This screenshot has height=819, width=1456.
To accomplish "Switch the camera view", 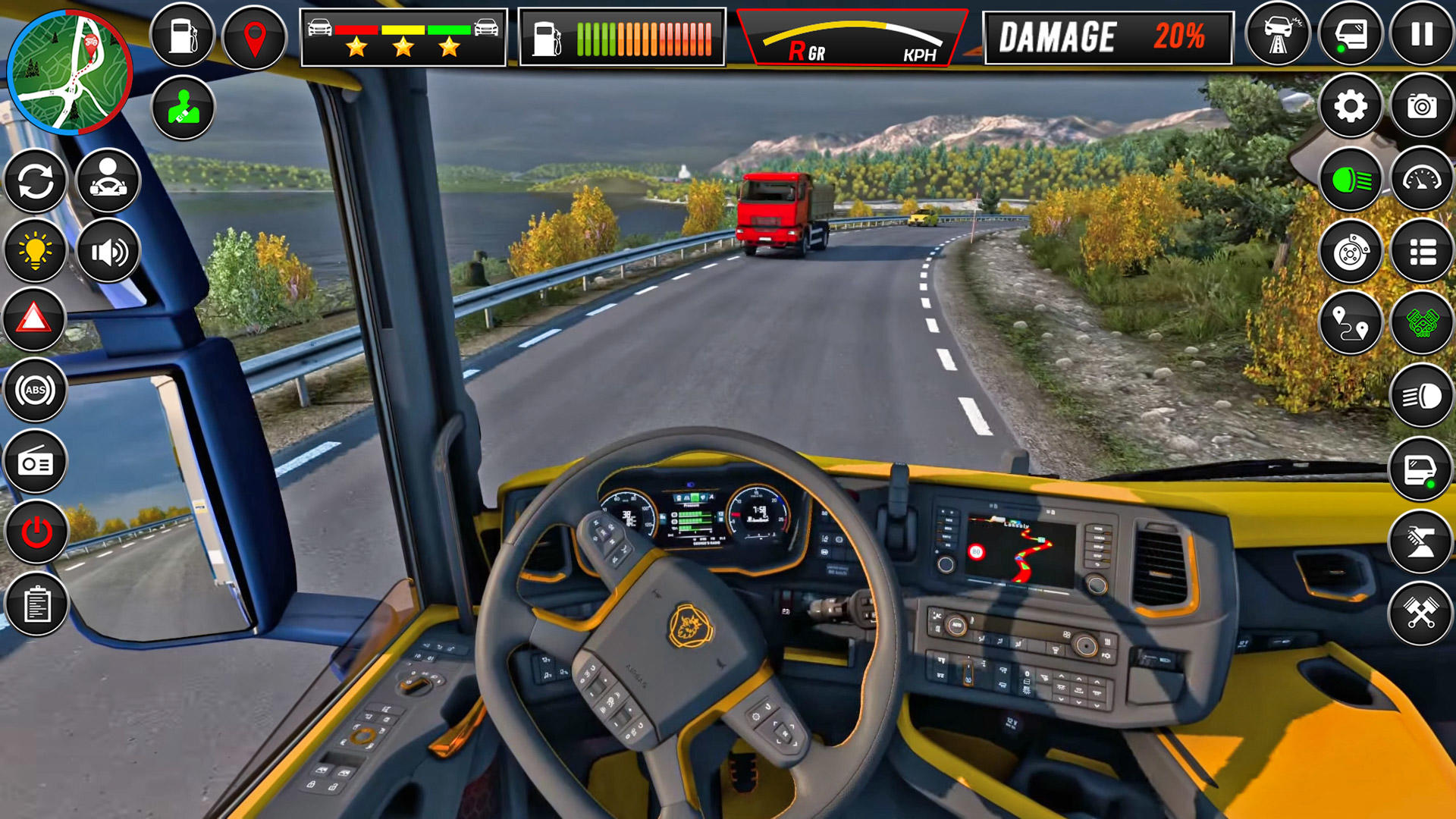I will tap(1420, 106).
